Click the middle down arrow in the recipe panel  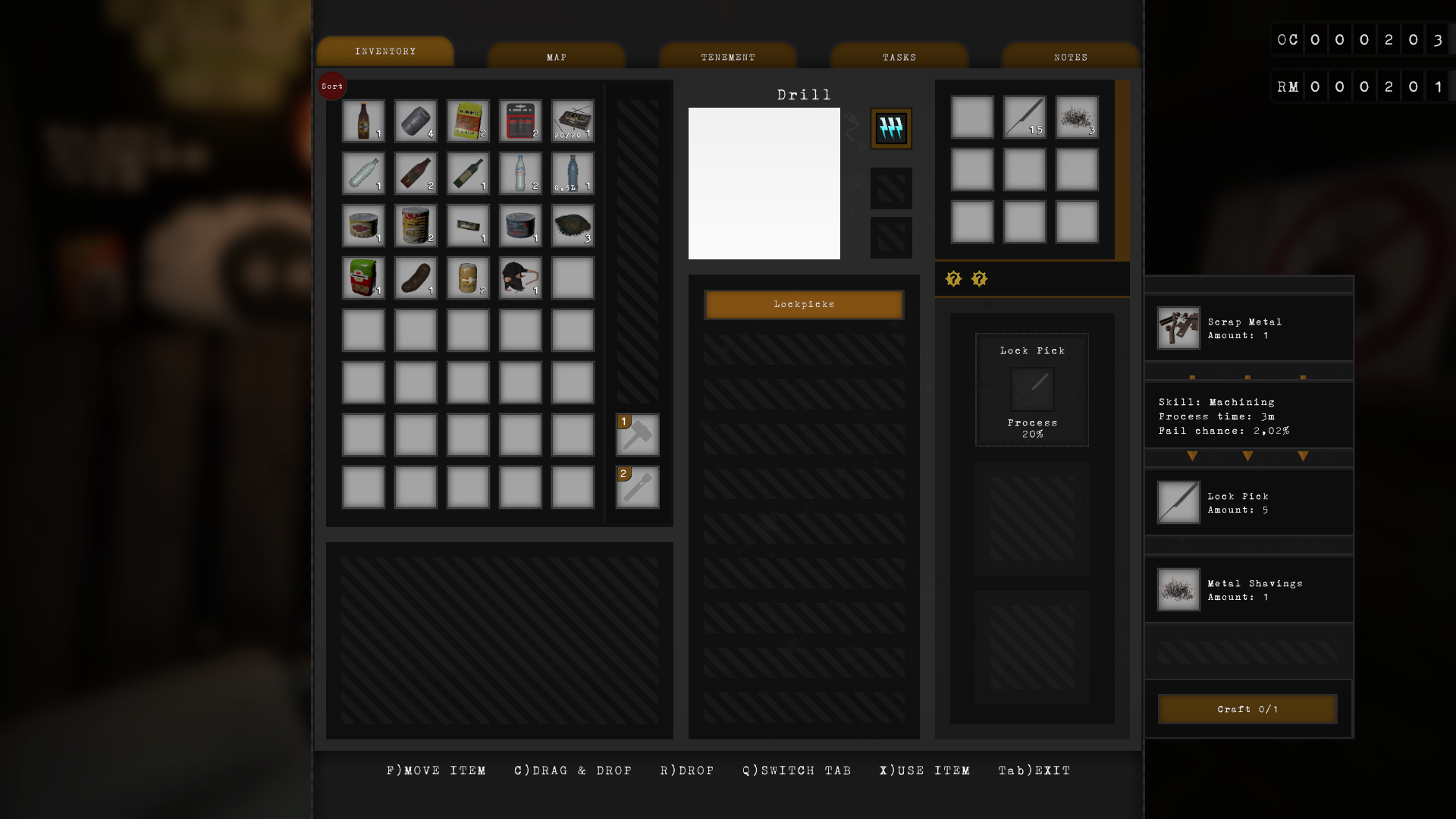tap(1247, 457)
